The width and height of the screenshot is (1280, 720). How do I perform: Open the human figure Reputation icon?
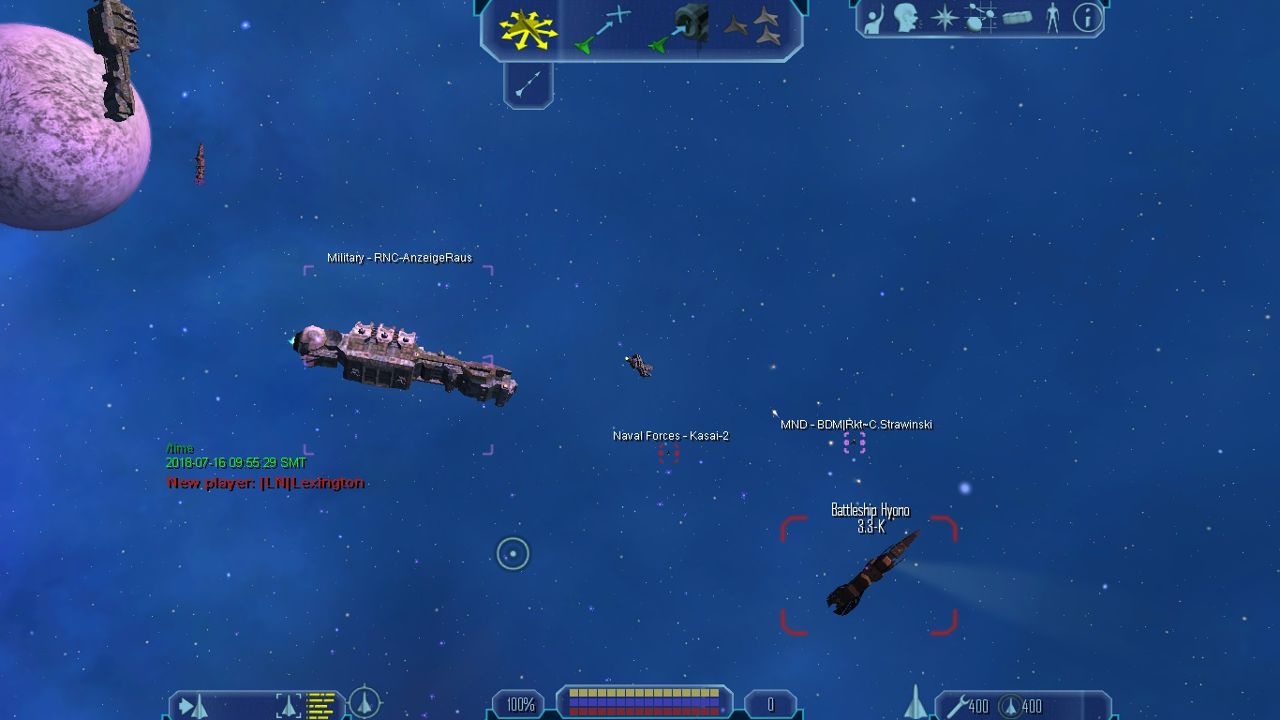(1052, 18)
